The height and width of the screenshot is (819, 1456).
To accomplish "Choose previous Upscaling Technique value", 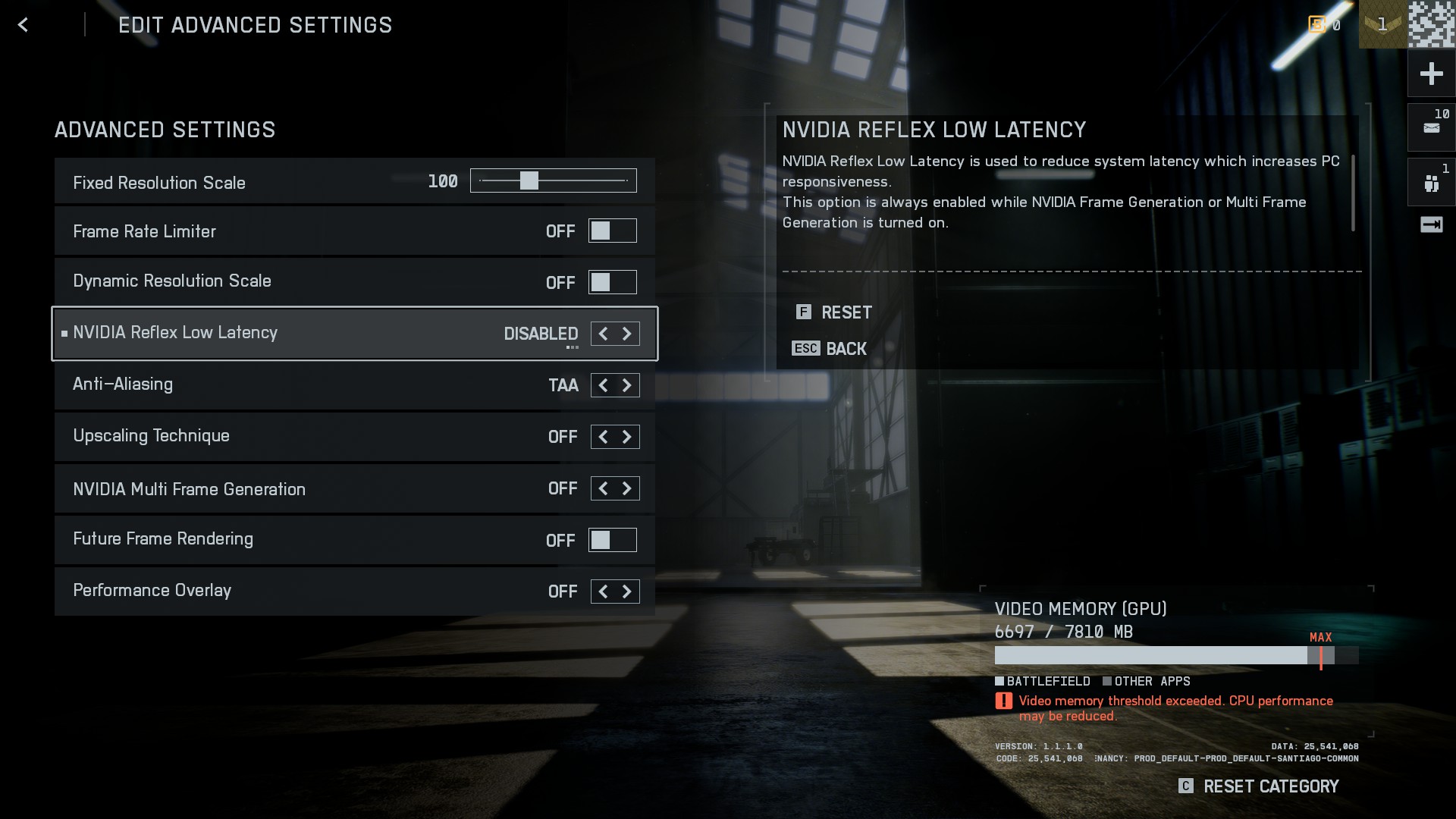I will (x=603, y=437).
